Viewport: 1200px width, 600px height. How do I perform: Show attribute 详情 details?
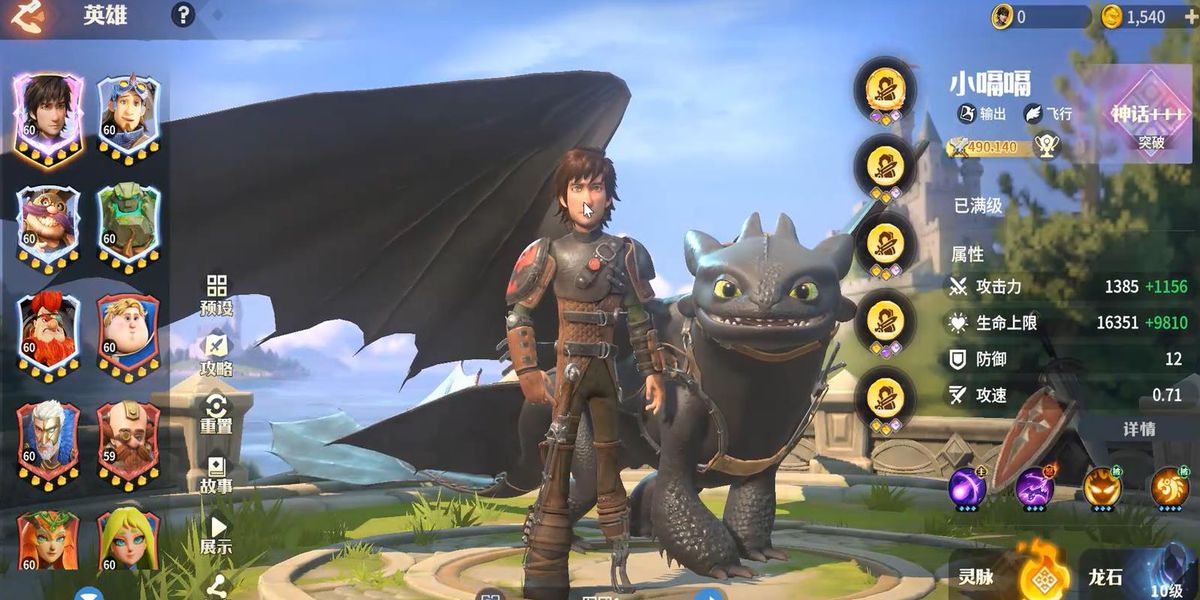coord(1139,429)
